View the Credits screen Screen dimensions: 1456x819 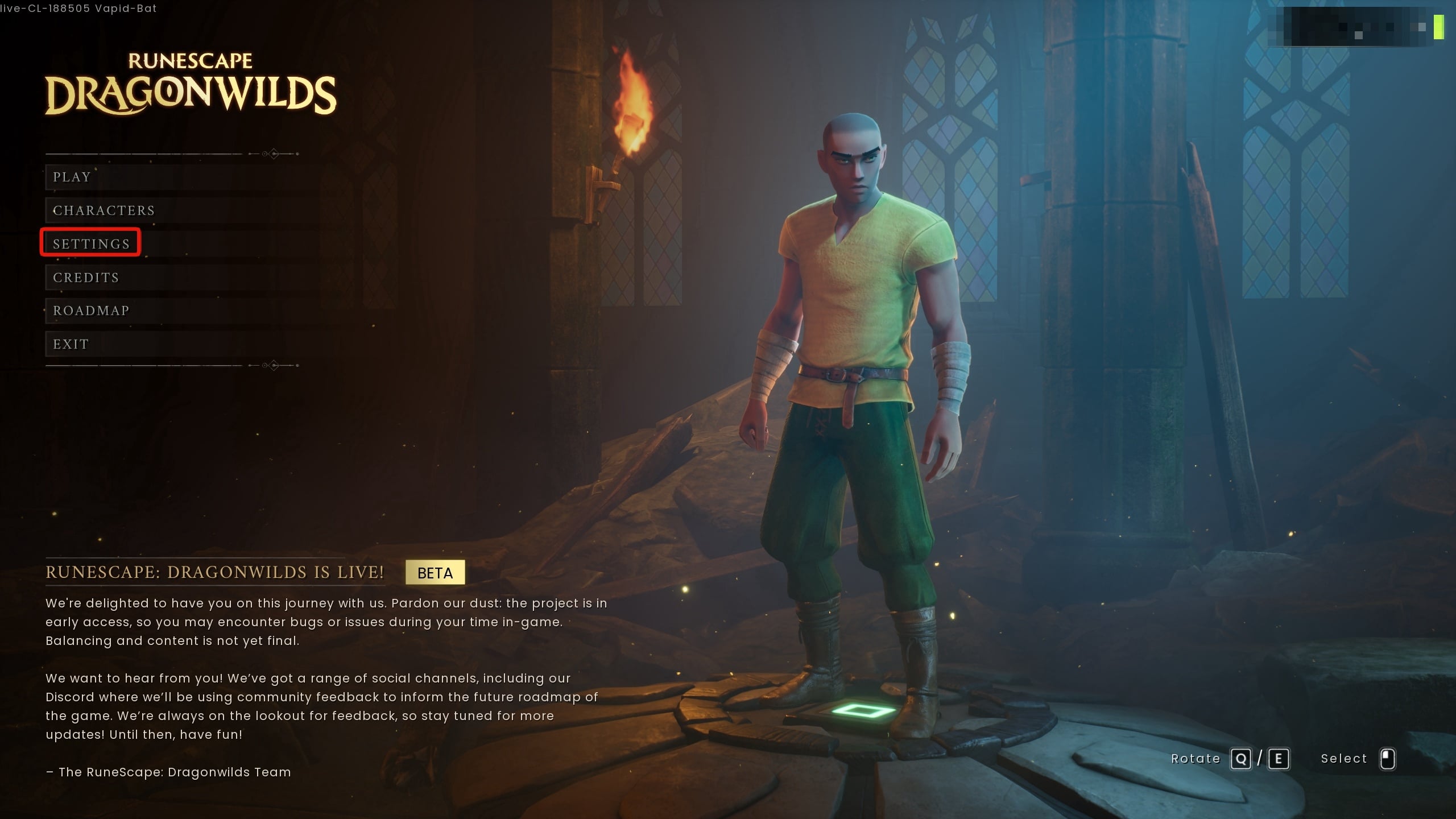pyautogui.click(x=86, y=278)
